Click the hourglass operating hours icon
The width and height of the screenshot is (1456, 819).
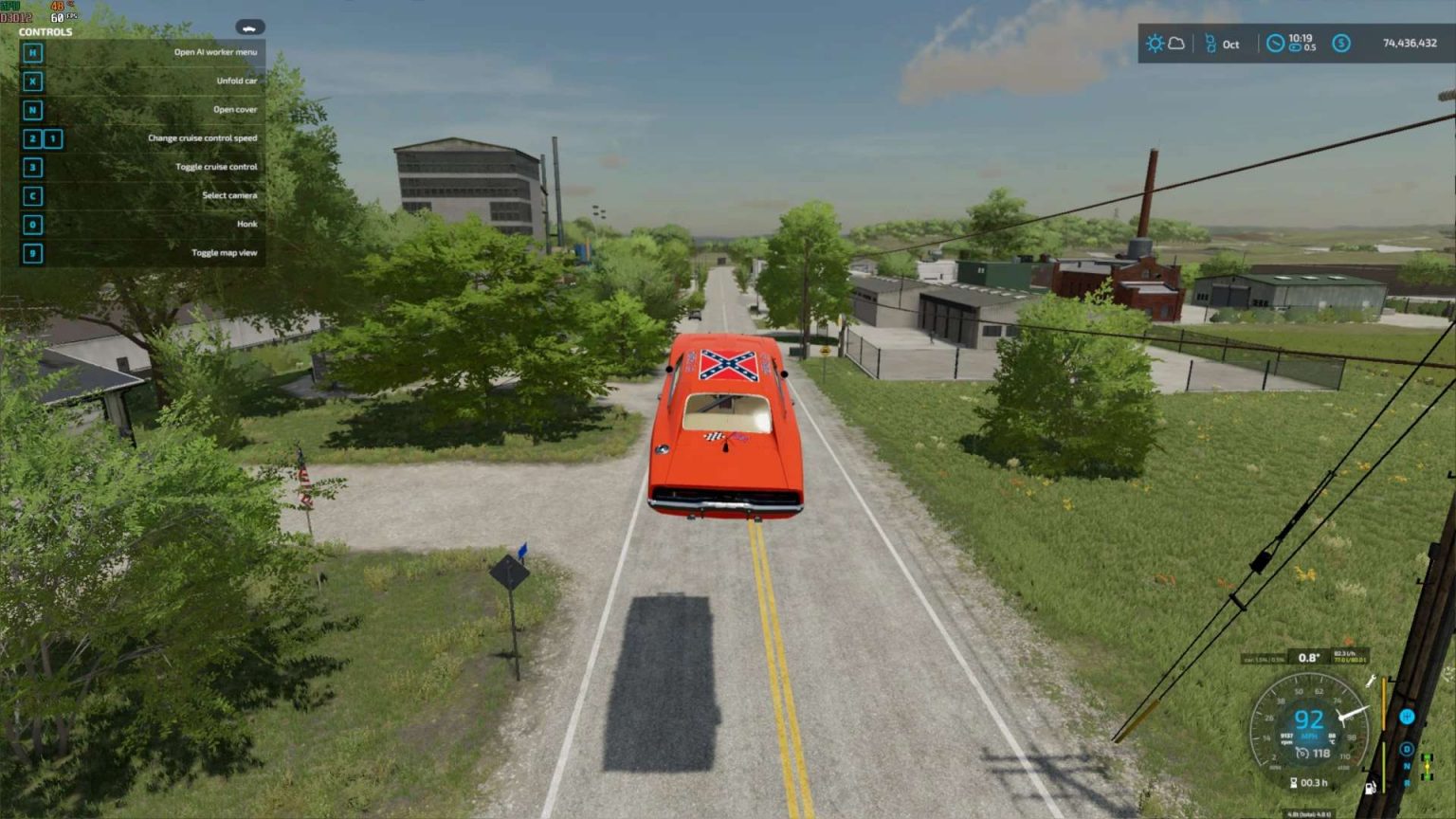tap(1294, 782)
